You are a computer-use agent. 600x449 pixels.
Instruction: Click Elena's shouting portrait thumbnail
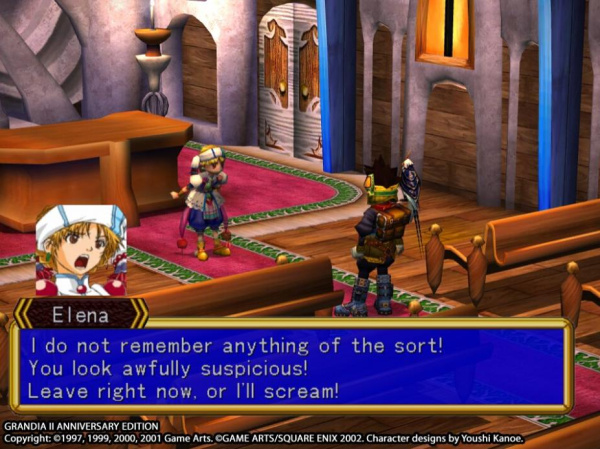pyautogui.click(x=81, y=250)
